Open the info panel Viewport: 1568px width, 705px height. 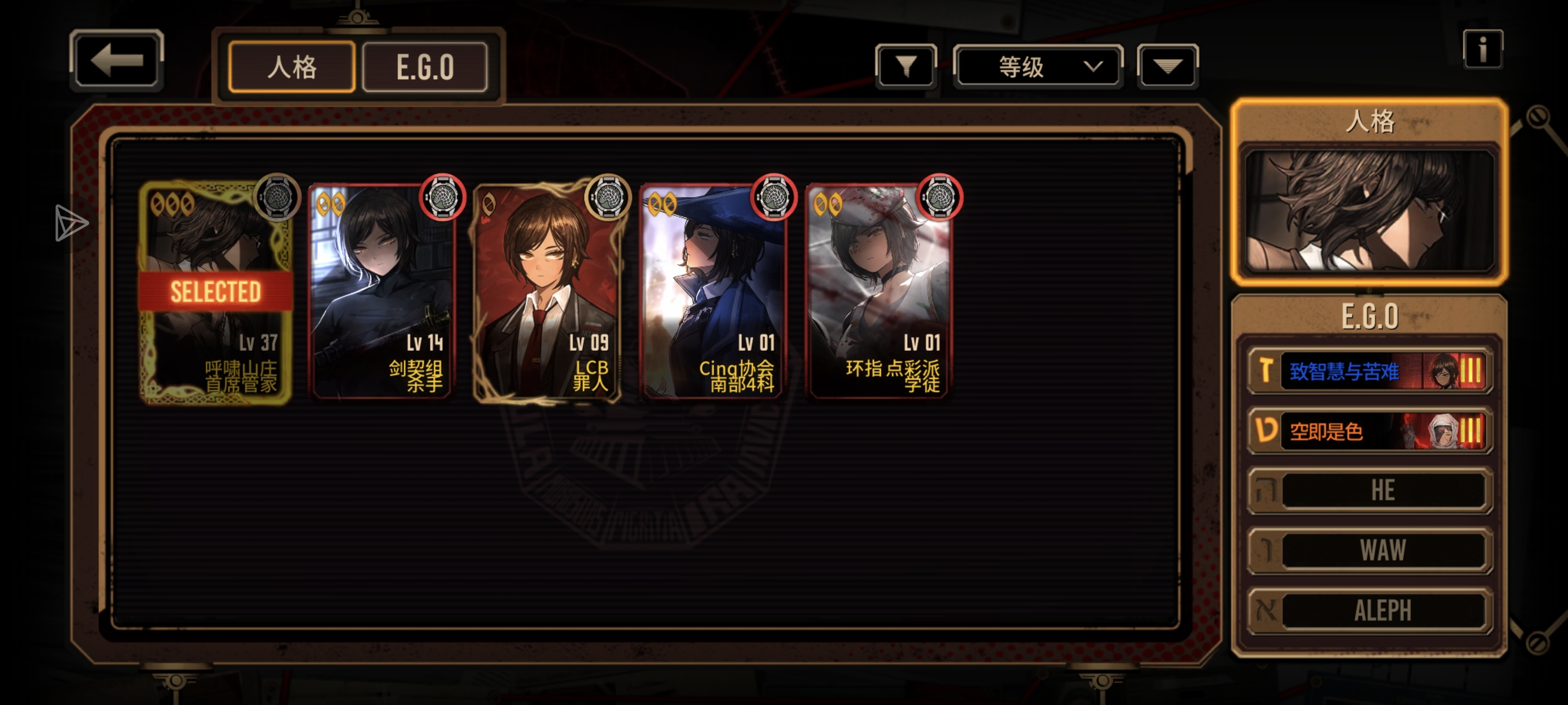pyautogui.click(x=1482, y=49)
